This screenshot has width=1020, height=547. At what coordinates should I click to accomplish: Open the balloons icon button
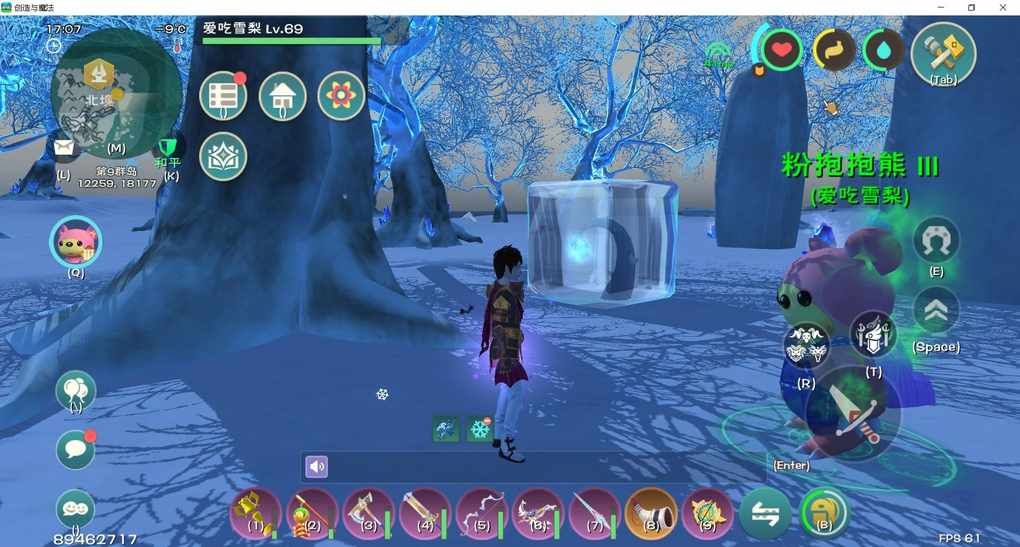tap(76, 390)
